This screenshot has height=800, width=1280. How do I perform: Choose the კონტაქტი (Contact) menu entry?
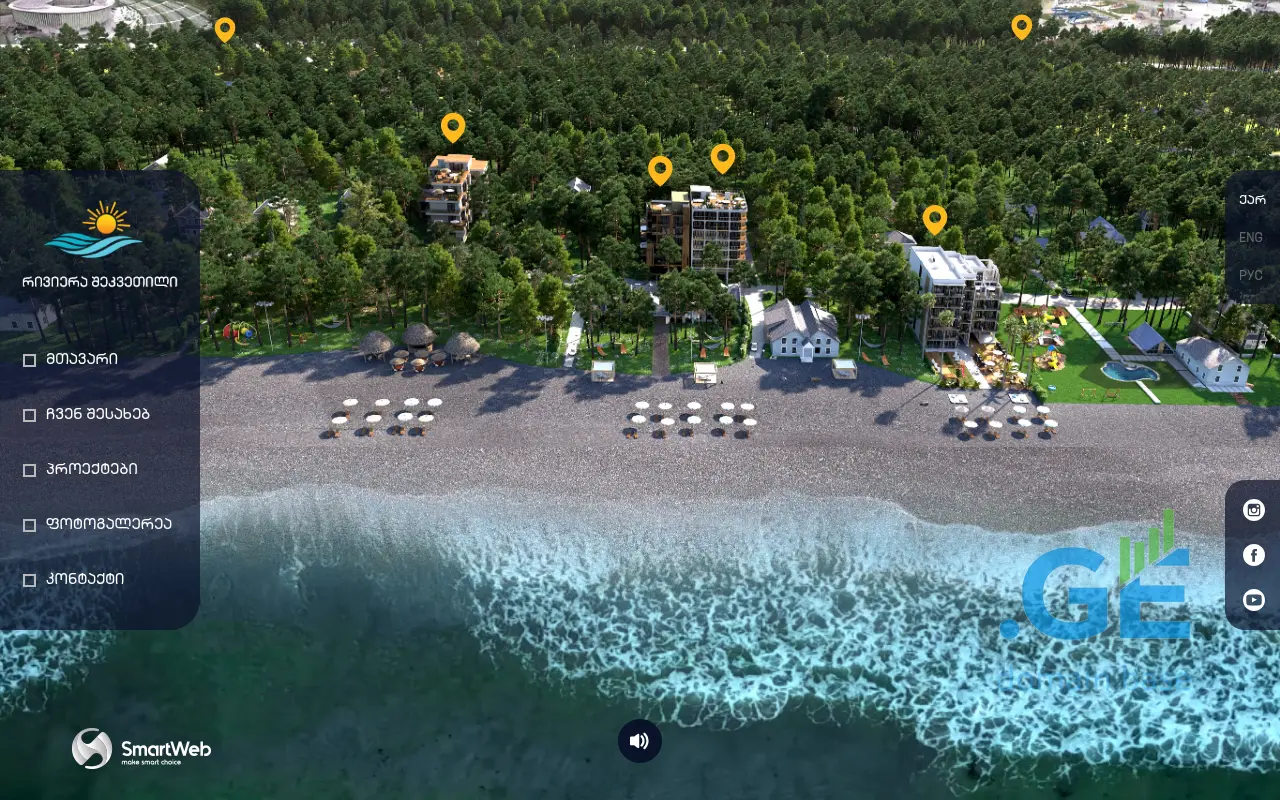point(85,579)
